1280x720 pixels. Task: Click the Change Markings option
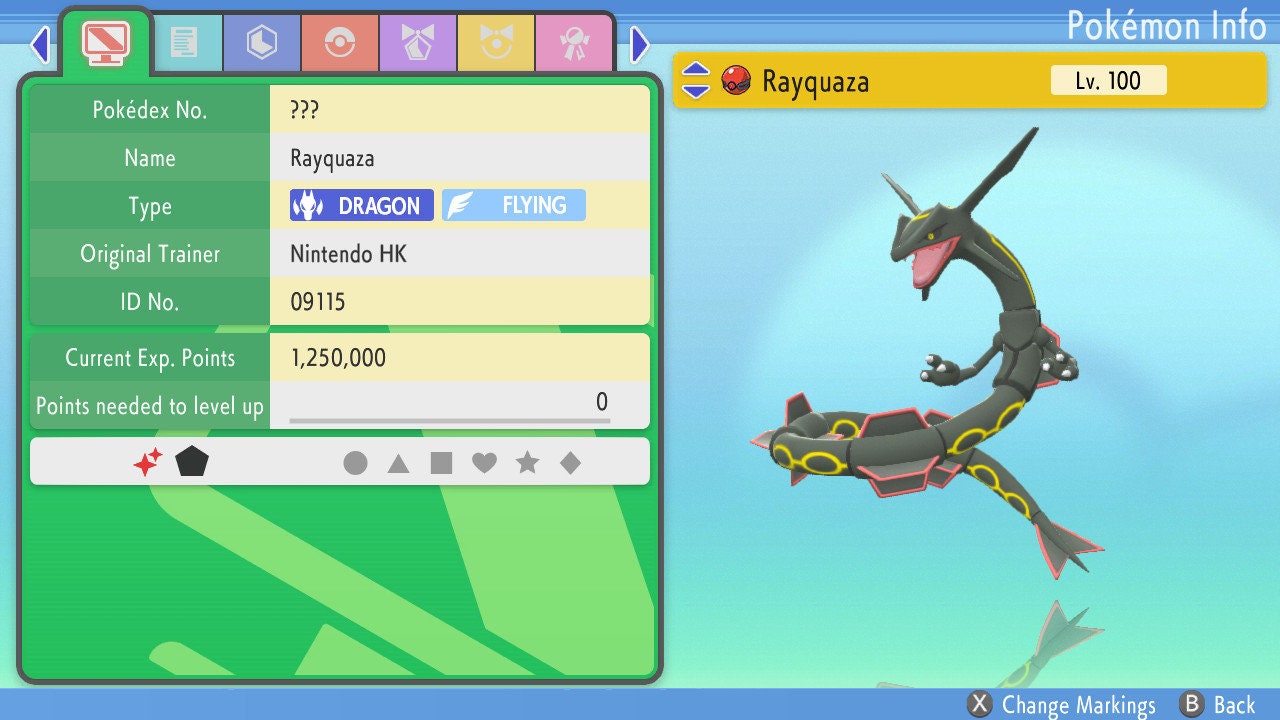point(1063,705)
